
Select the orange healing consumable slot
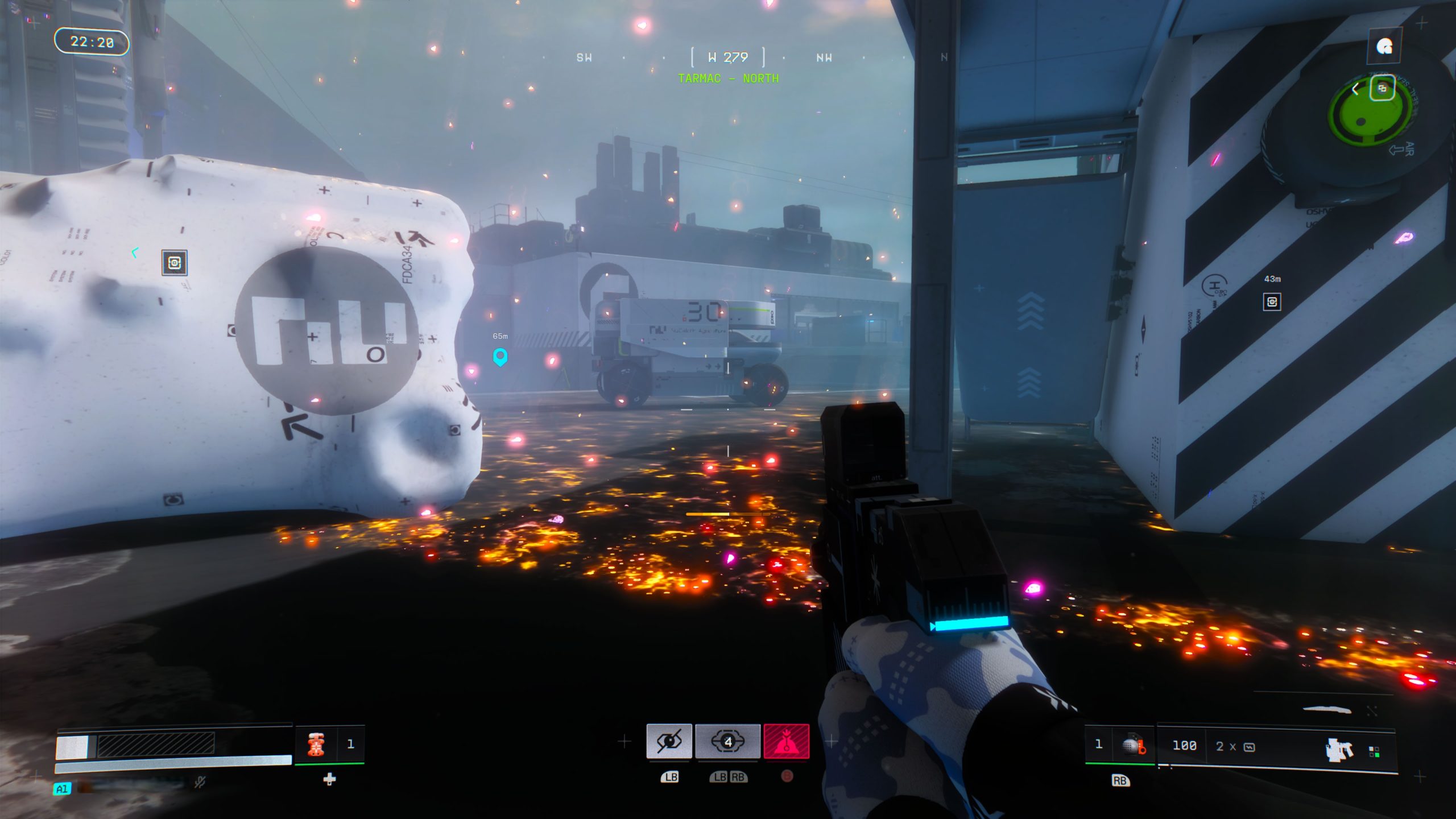coord(316,744)
